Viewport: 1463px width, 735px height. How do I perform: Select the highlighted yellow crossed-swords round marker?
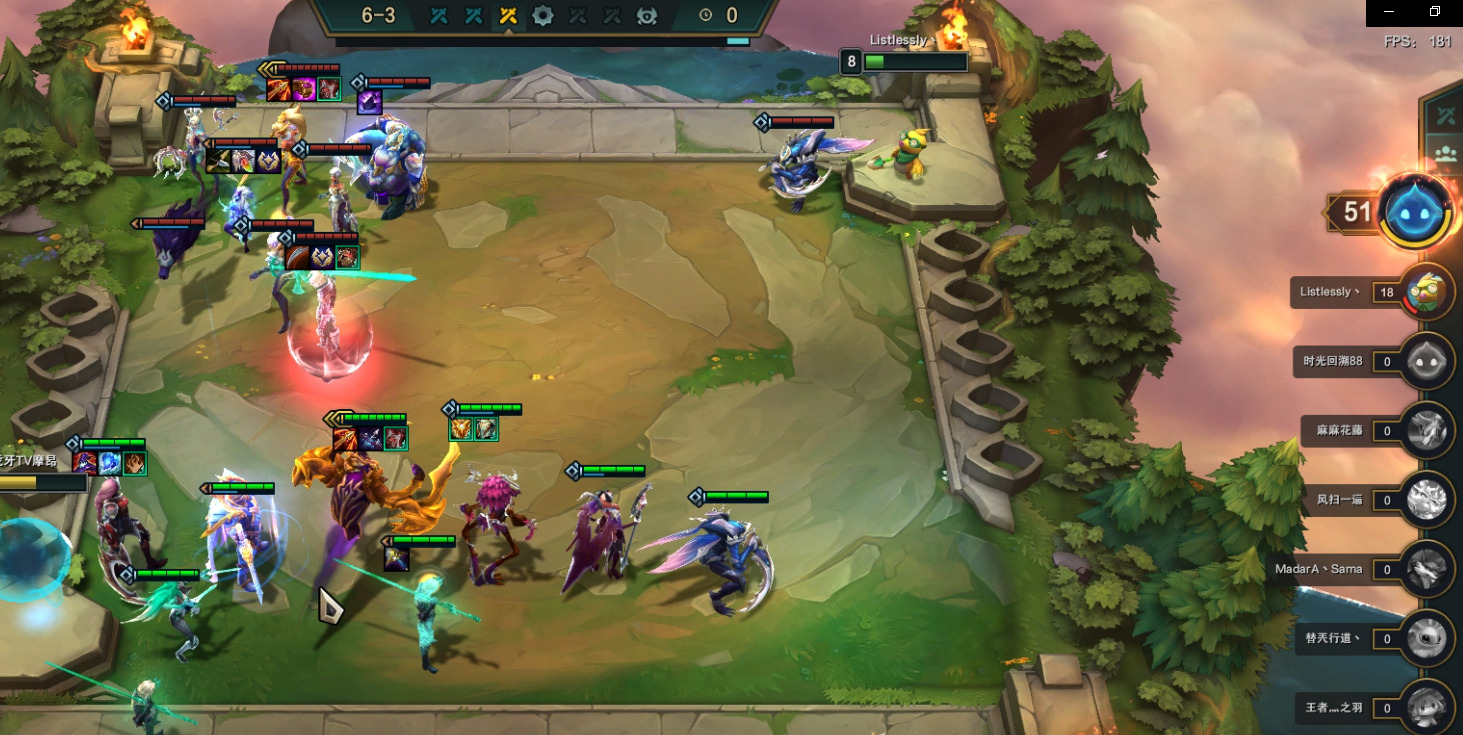(508, 15)
